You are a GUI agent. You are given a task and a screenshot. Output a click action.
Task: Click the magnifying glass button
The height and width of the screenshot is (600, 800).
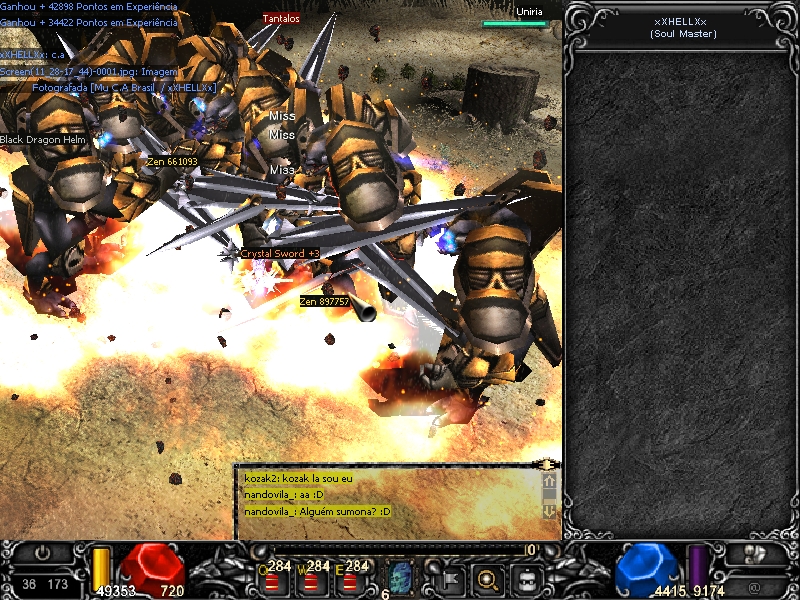pyautogui.click(x=488, y=578)
